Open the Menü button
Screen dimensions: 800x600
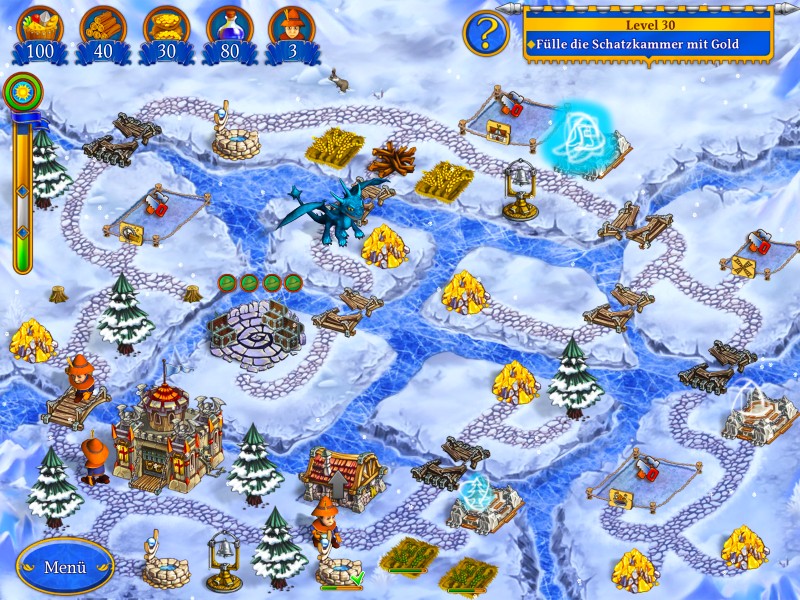coord(65,566)
